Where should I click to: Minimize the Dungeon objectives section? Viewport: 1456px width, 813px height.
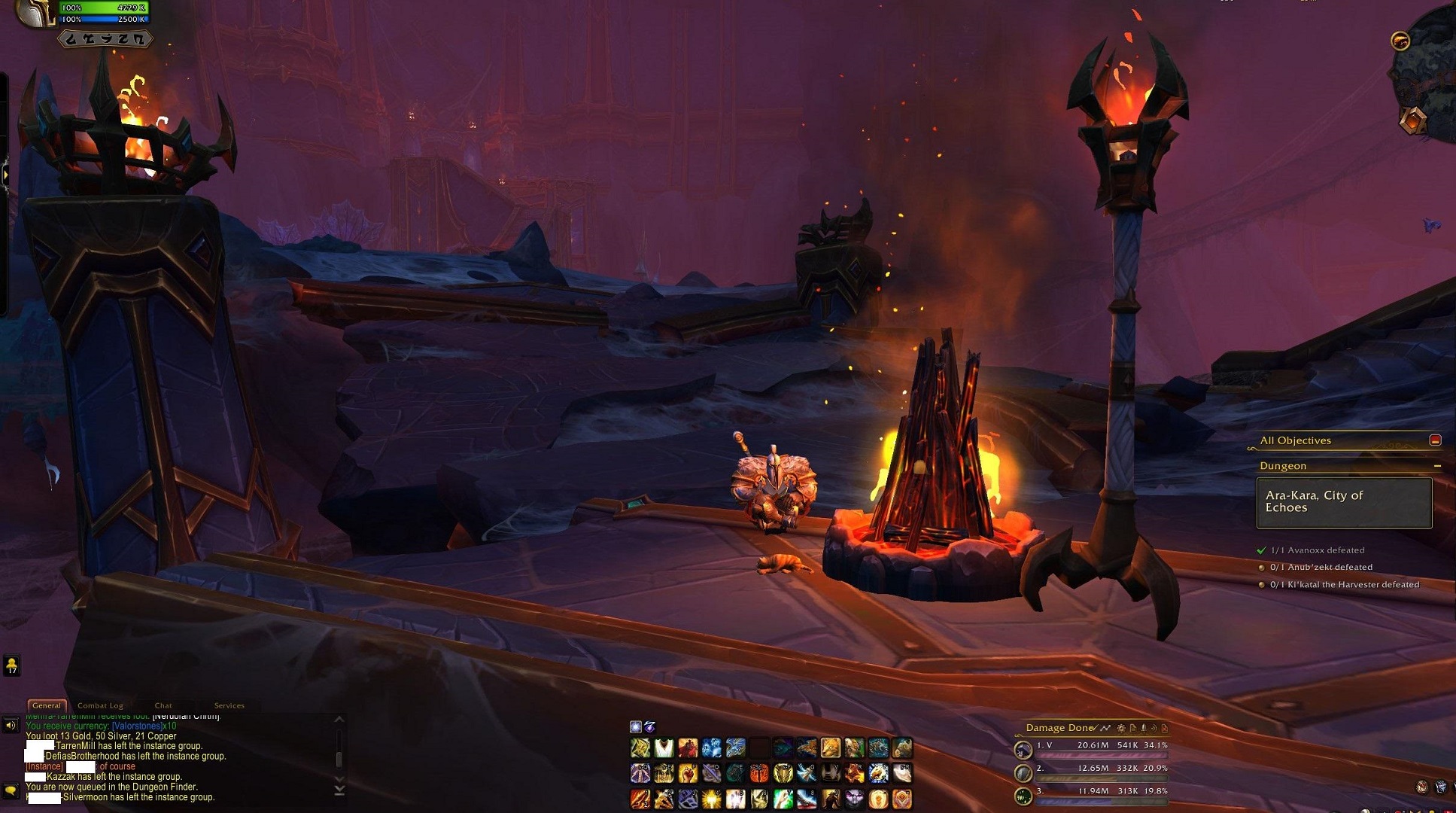pos(1437,466)
